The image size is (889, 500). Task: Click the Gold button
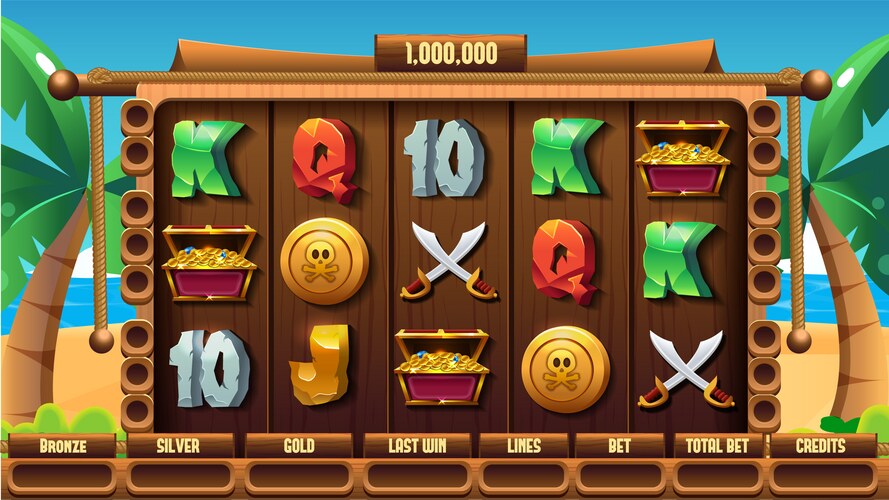point(299,446)
